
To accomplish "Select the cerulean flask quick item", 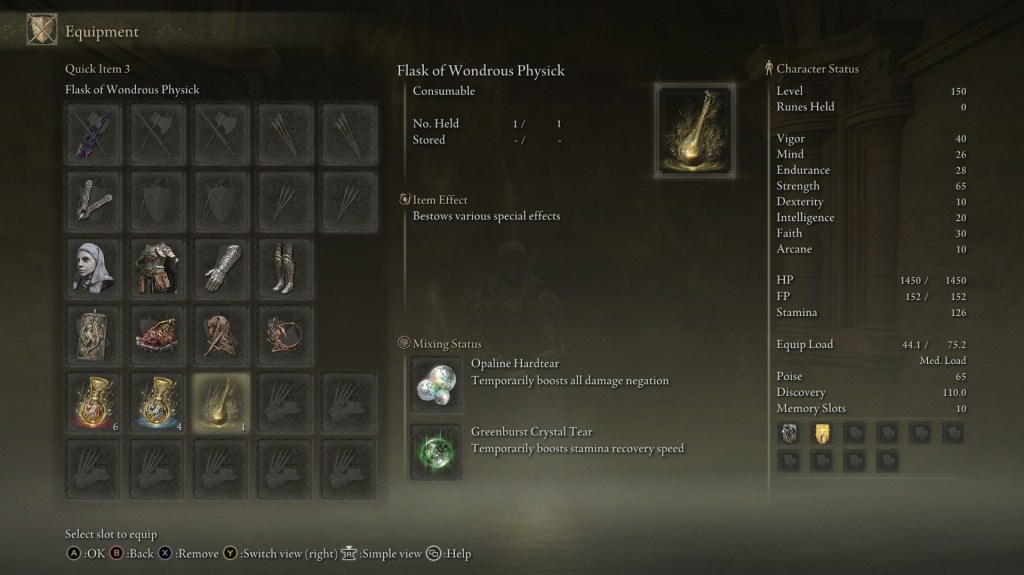I will (x=157, y=401).
